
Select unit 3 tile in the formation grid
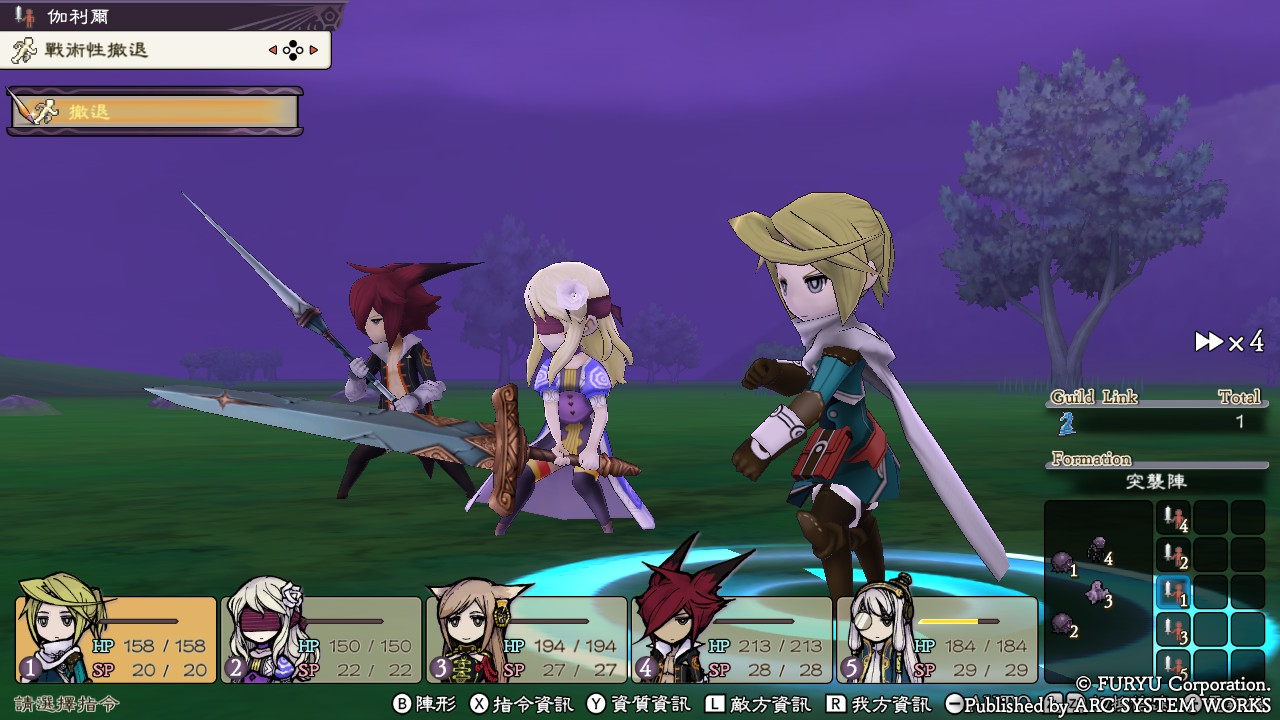(x=1173, y=630)
